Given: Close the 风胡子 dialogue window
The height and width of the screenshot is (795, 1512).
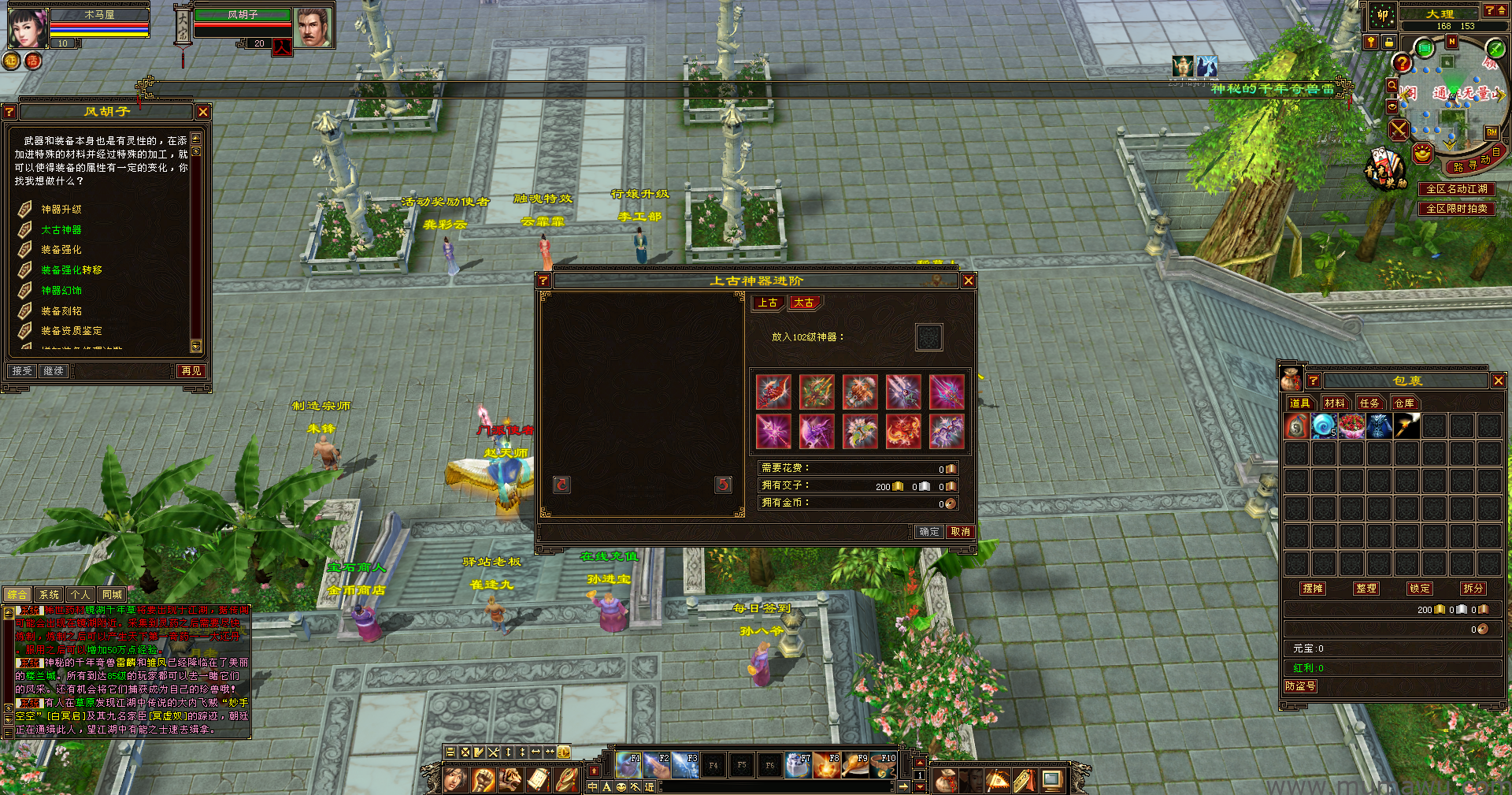Looking at the screenshot, I should (x=203, y=112).
